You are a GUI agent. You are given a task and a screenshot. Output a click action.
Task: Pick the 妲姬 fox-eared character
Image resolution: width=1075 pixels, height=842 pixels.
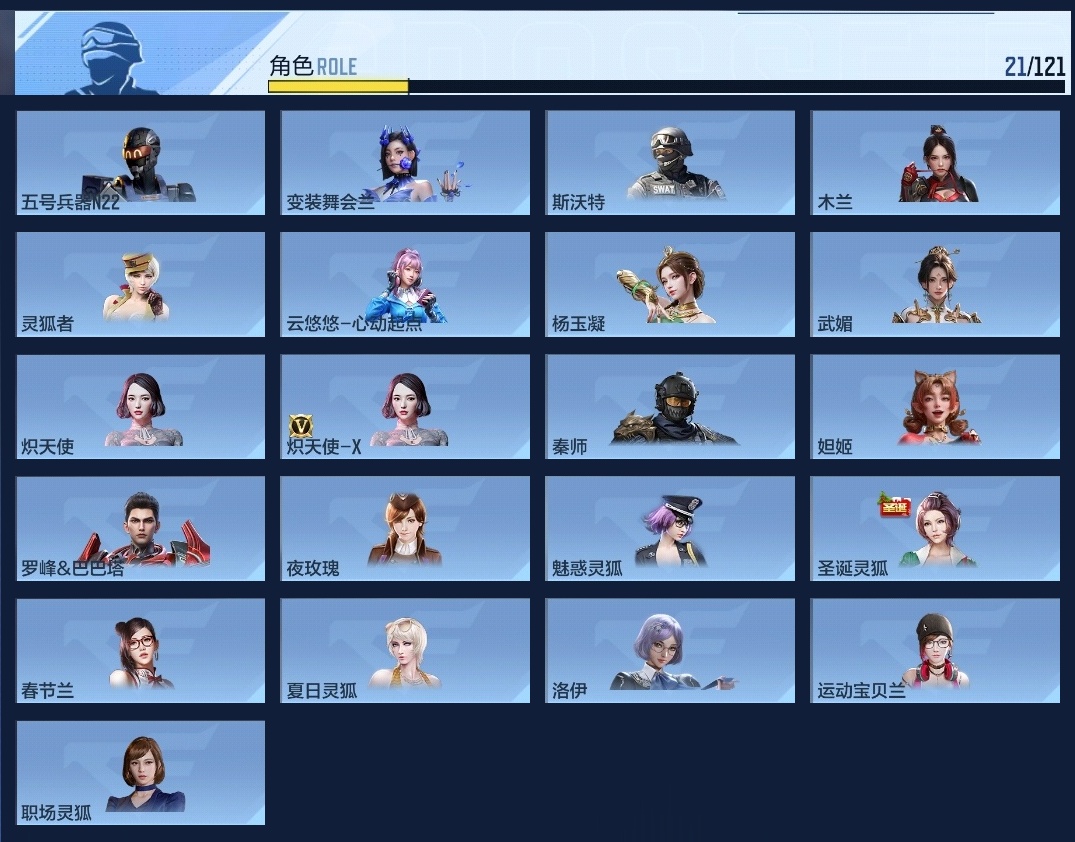935,407
